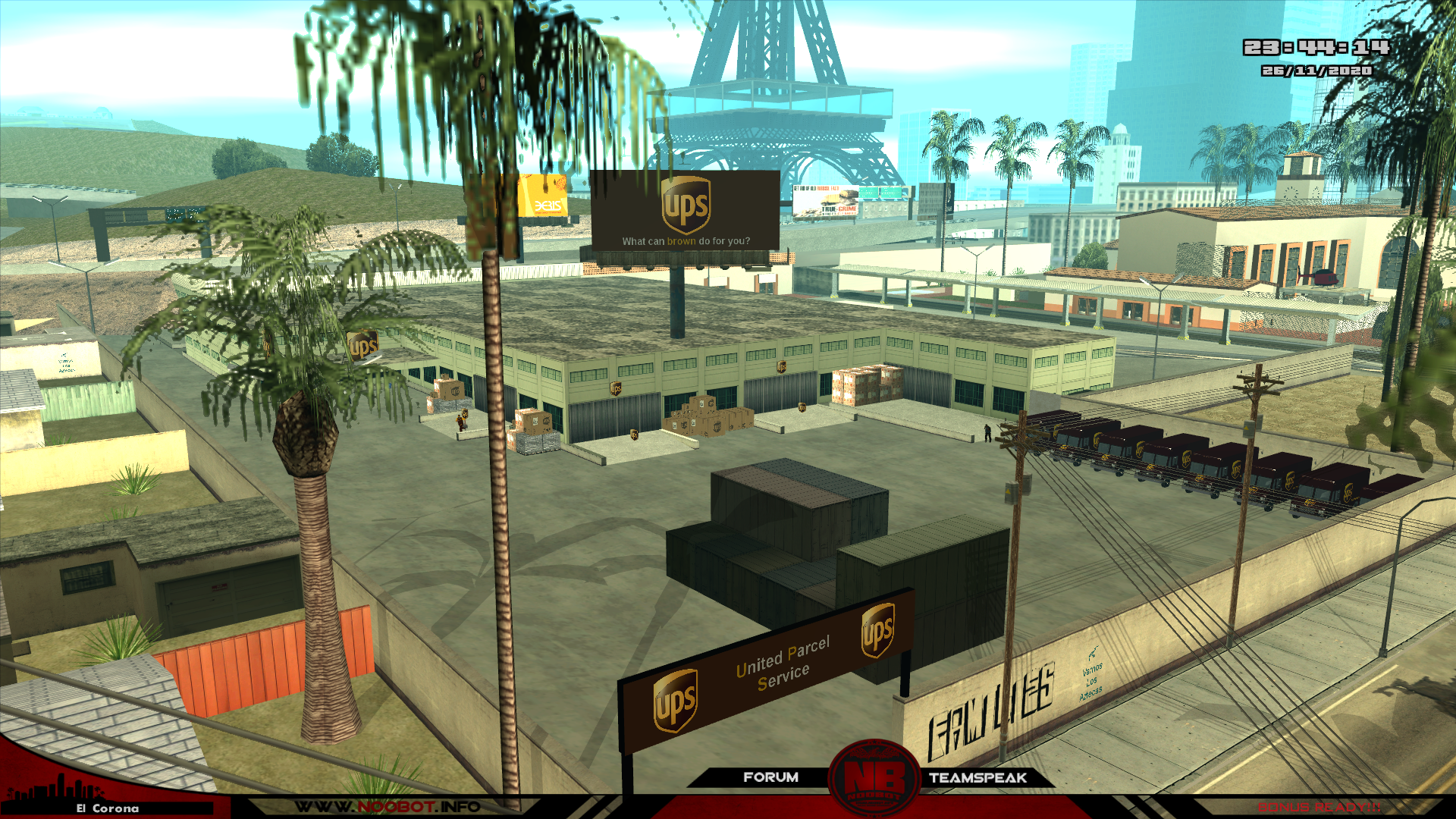This screenshot has height=819, width=1456.
Task: Open the www.noobot.info link
Action: 387,807
